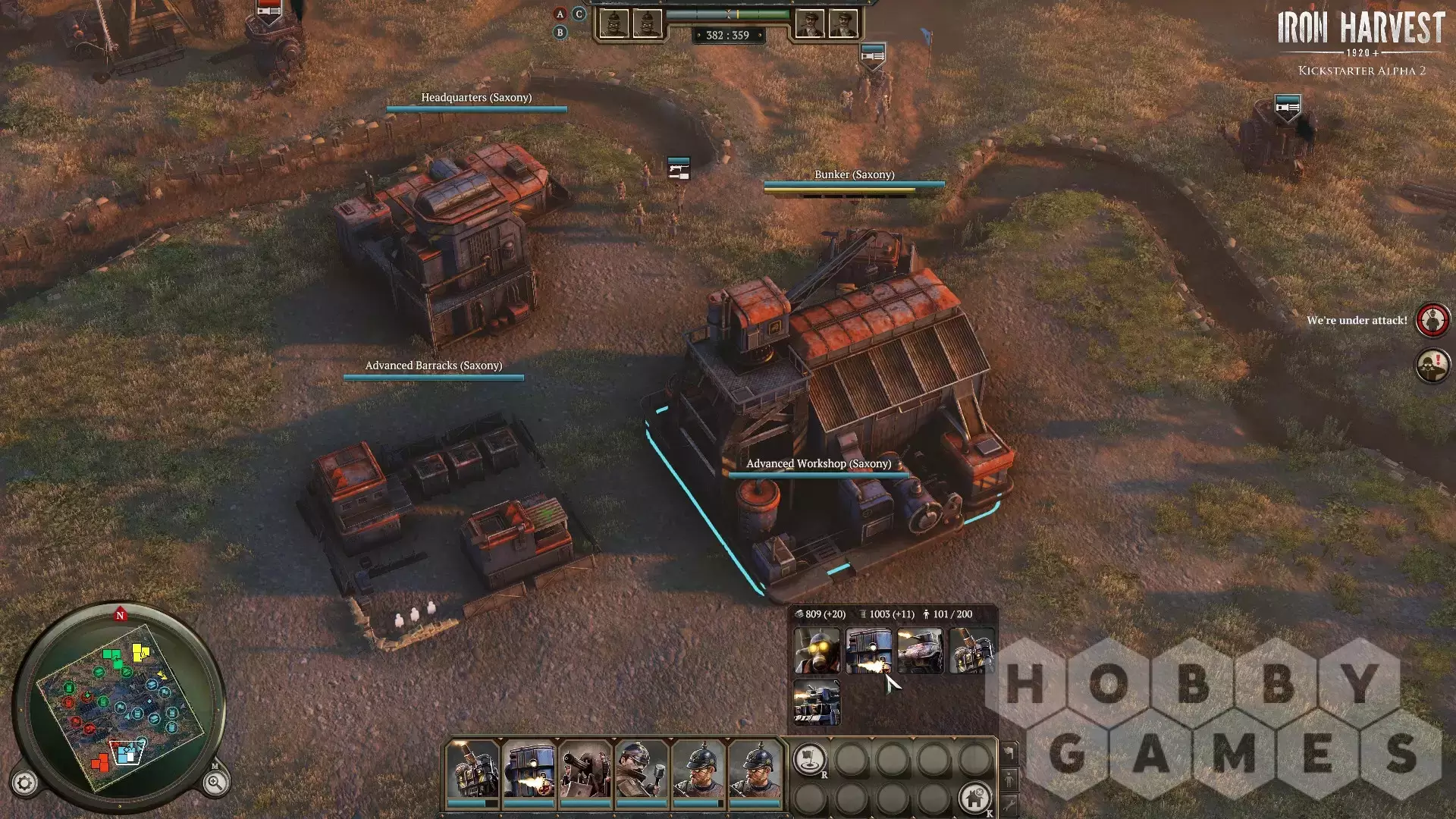Click the "We're under attack!" alert icon

[x=1432, y=320]
